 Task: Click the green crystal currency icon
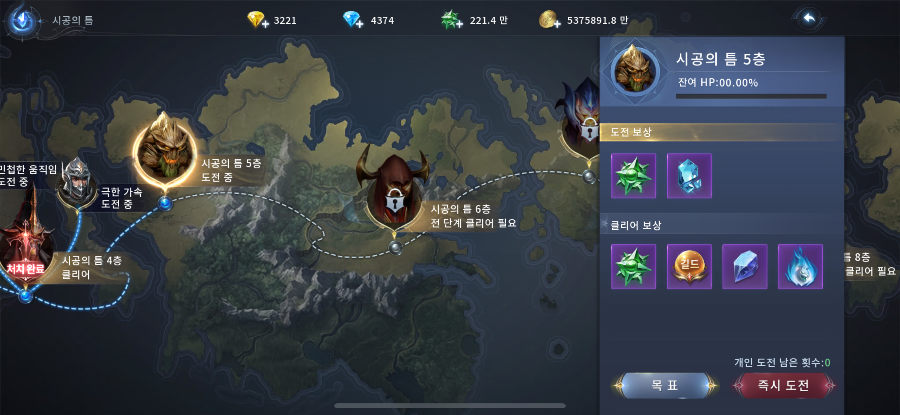[452, 20]
